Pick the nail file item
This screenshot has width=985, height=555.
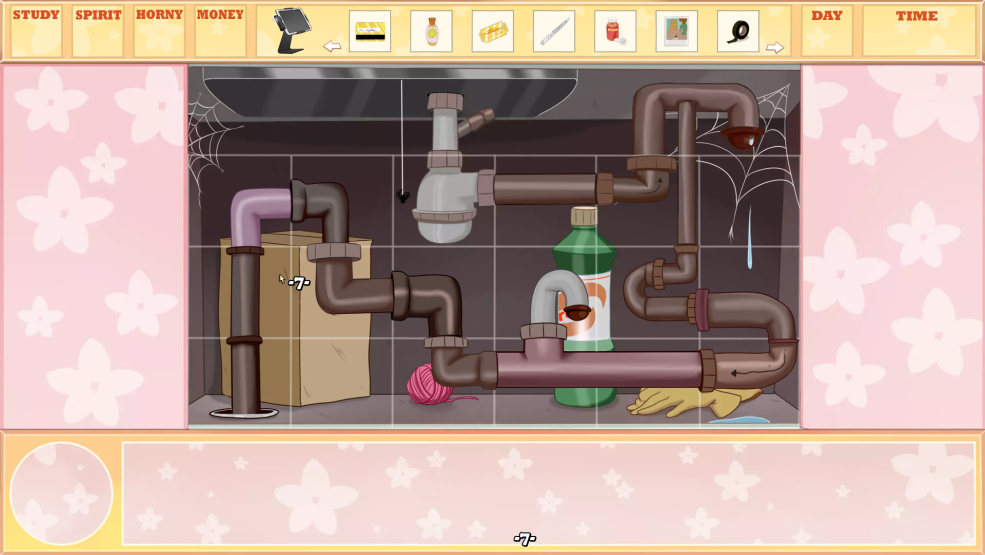(x=554, y=31)
